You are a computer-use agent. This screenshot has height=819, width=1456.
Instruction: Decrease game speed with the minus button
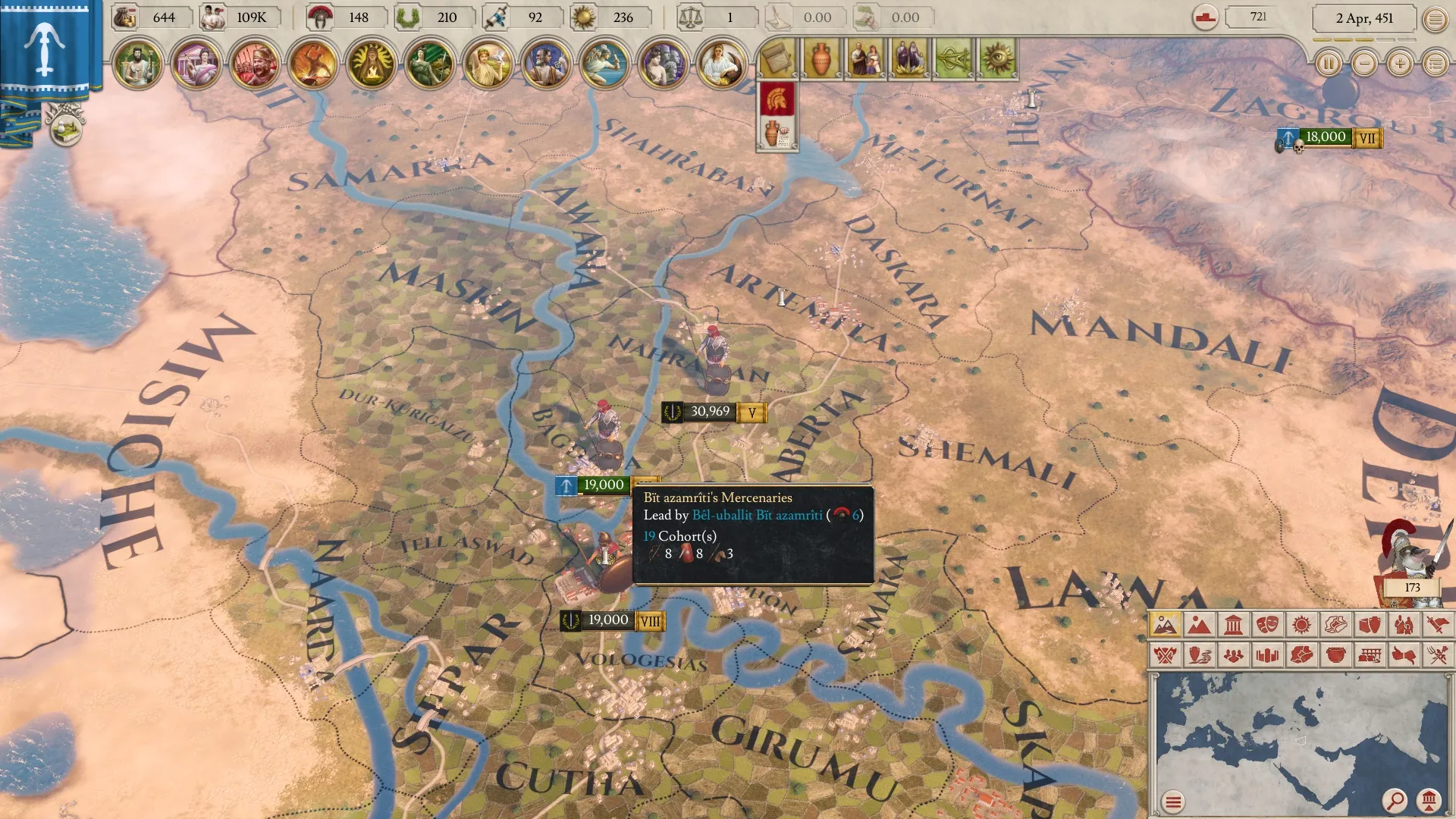pos(1364,64)
